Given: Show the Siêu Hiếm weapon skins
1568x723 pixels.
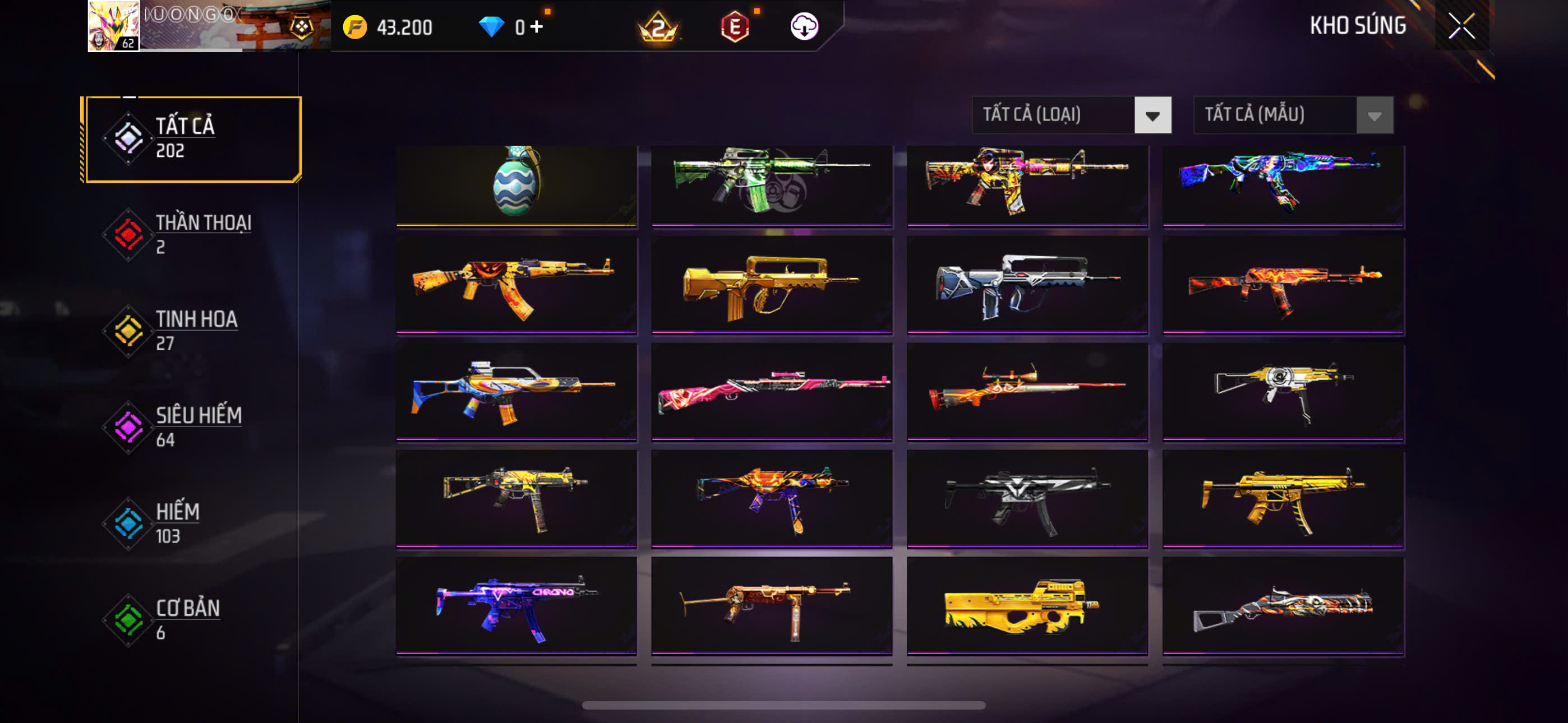Looking at the screenshot, I should coord(192,427).
